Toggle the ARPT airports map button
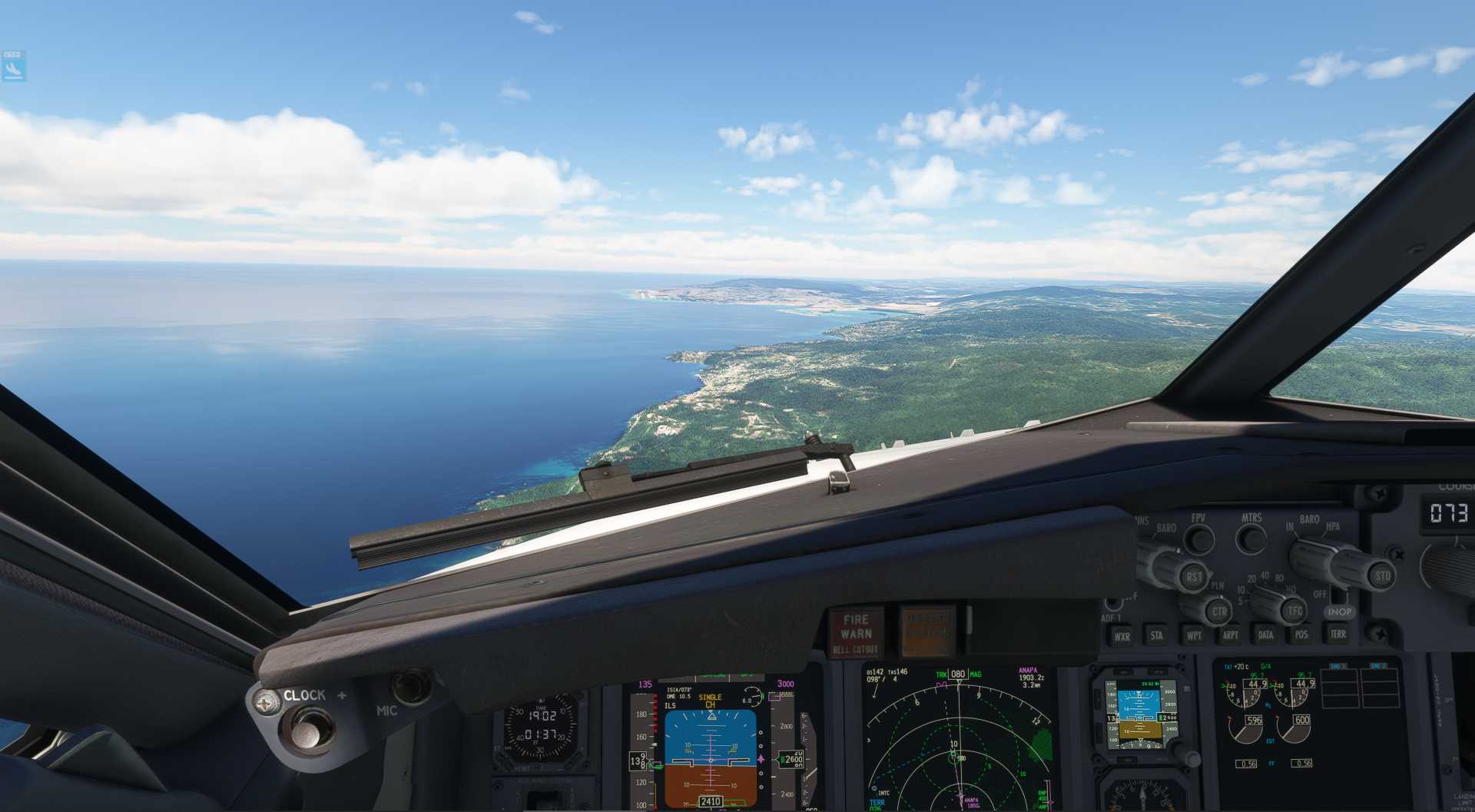Screen dimensions: 1475x812 [1230, 635]
